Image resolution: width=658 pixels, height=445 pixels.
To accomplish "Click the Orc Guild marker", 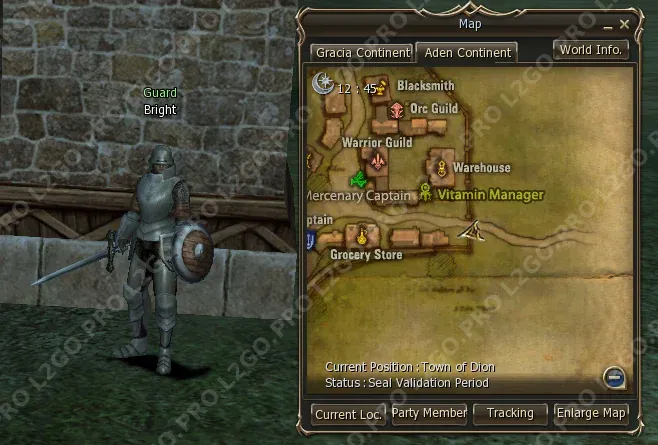I will point(397,109).
